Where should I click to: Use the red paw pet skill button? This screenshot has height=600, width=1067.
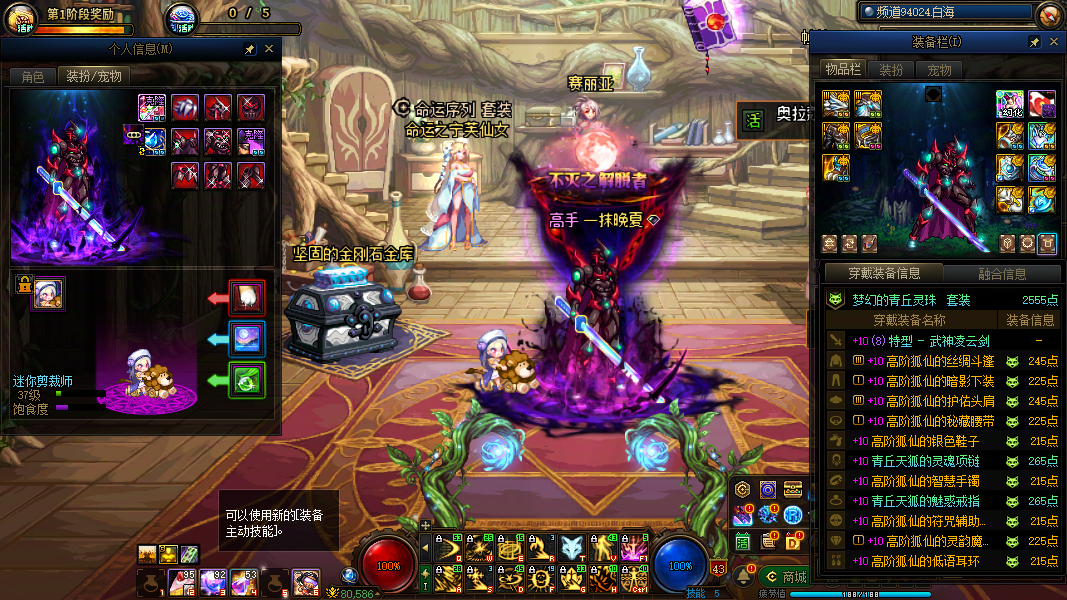coord(247,298)
